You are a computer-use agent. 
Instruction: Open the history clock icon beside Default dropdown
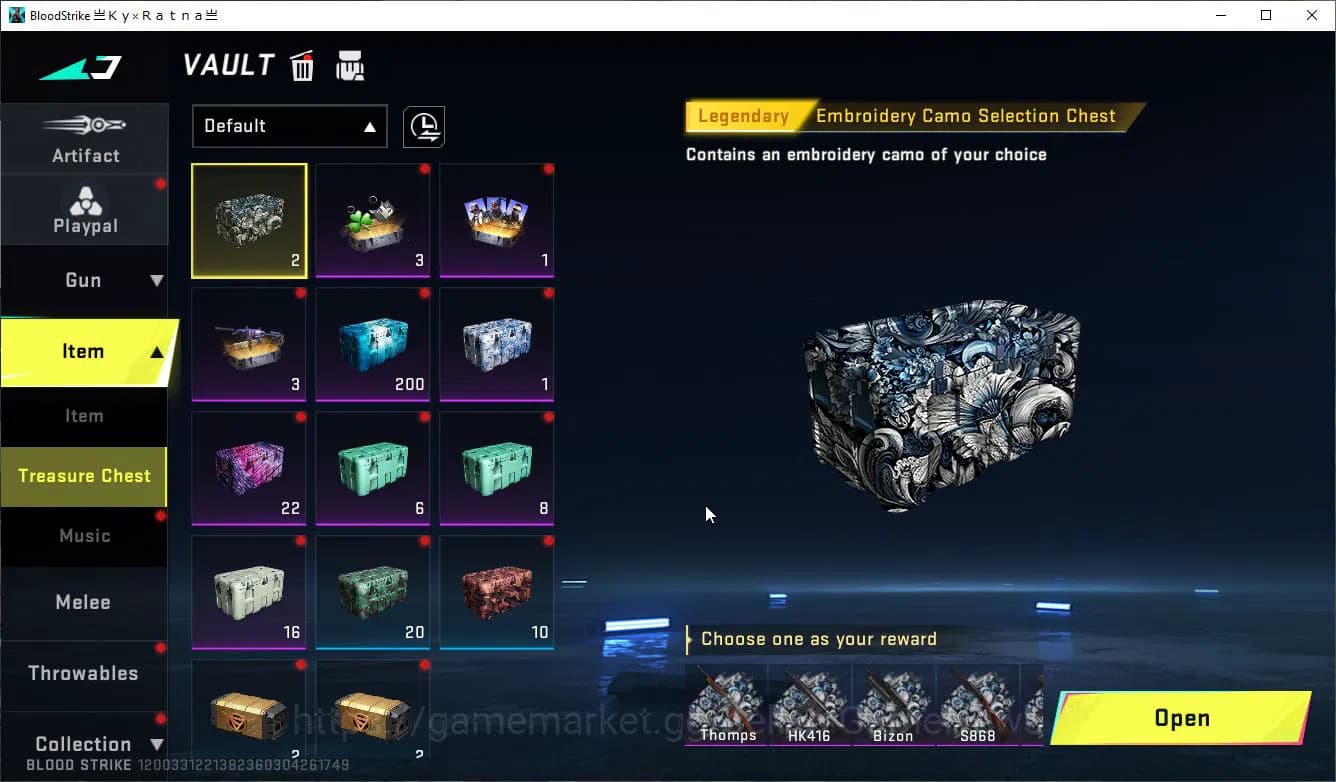coord(424,127)
